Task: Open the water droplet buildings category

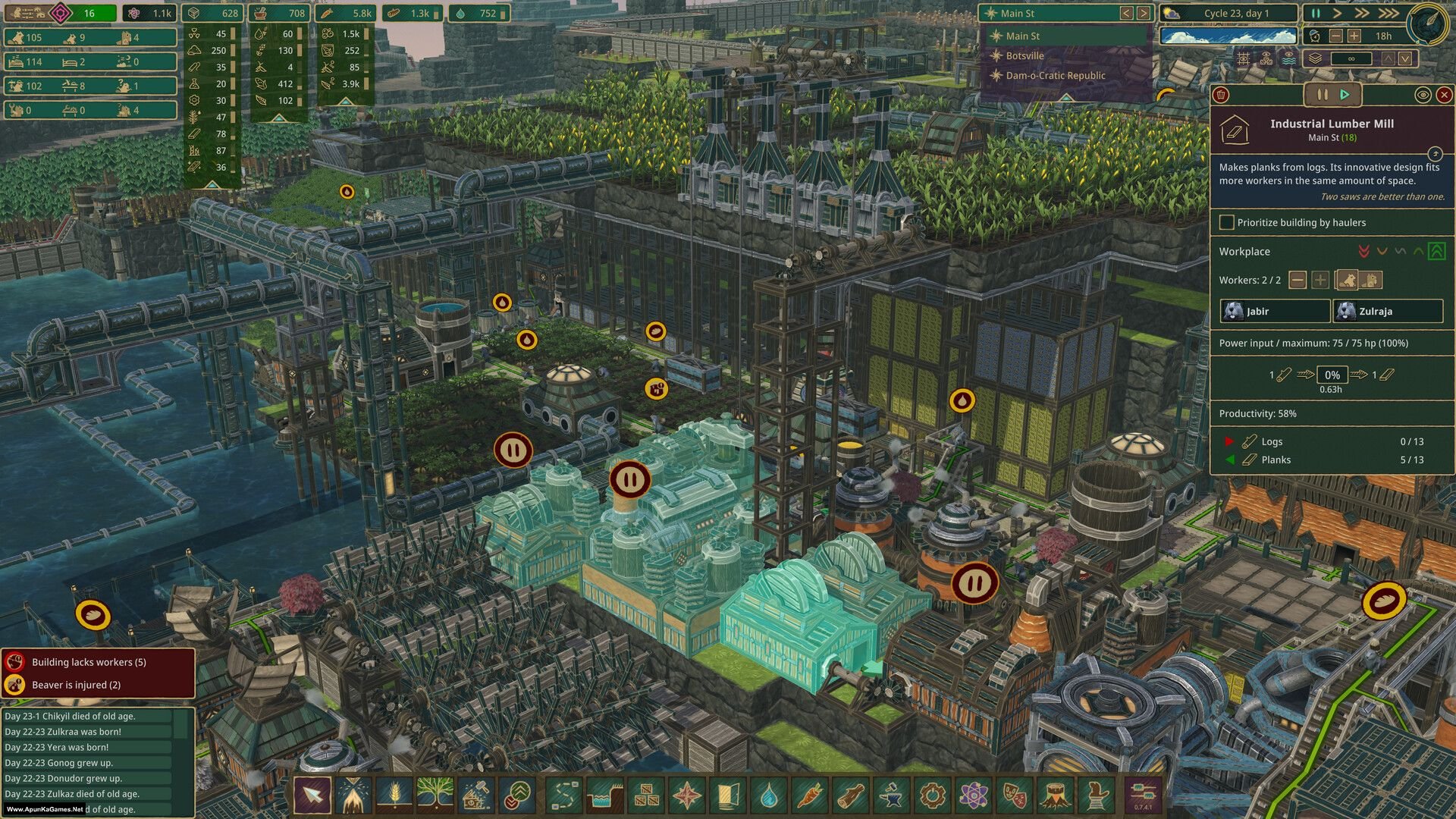Action: click(768, 795)
